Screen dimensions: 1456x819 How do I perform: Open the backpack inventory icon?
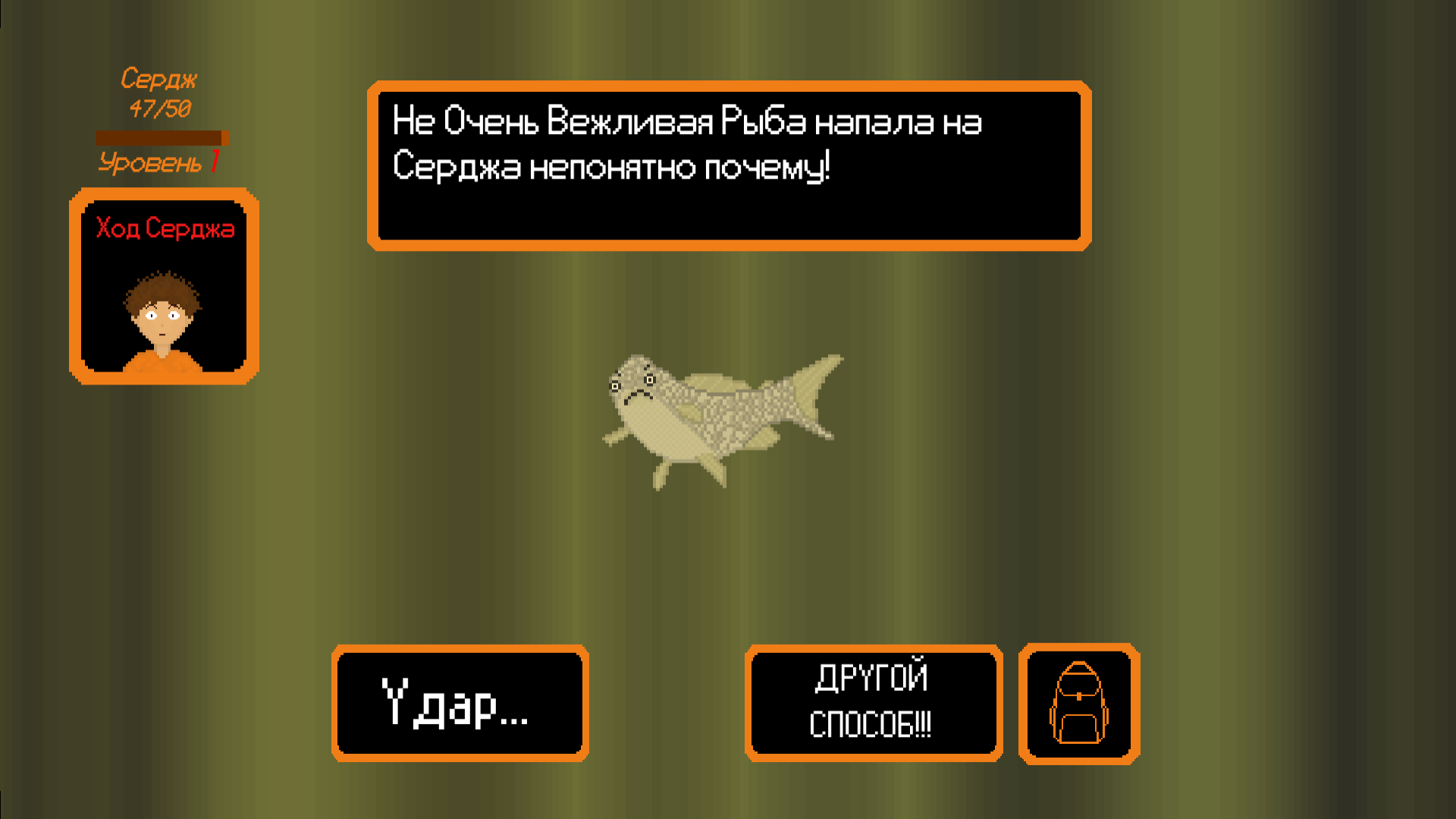[x=1078, y=701]
